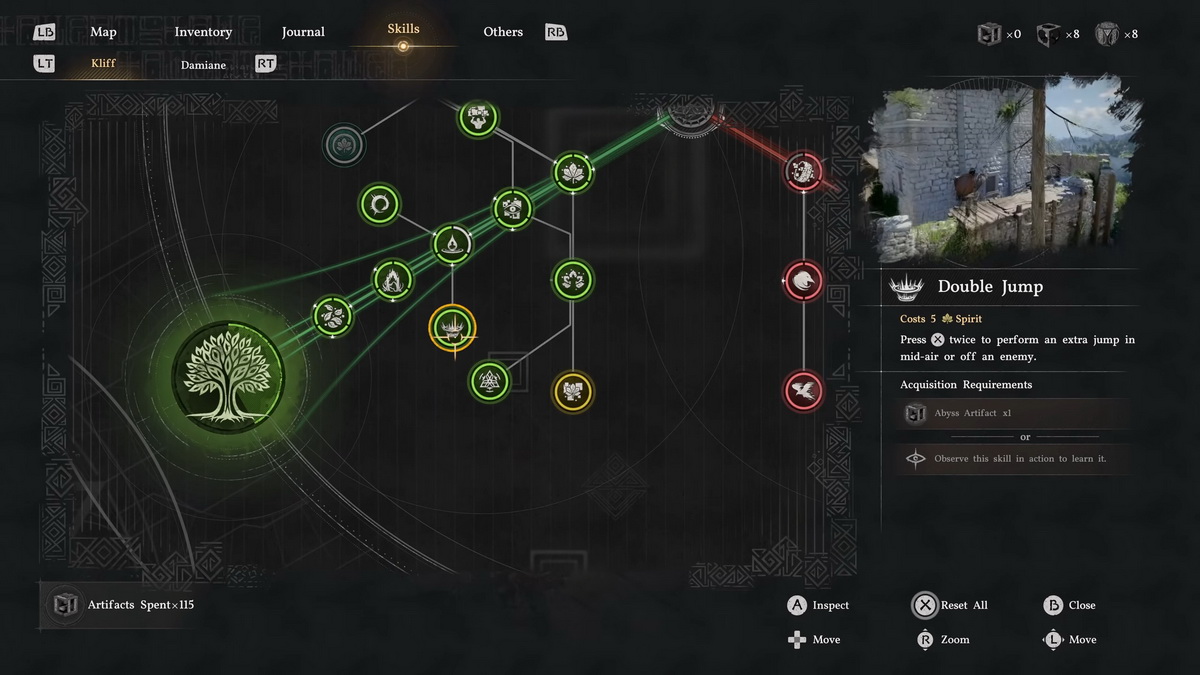Open the Journal tab

[303, 32]
